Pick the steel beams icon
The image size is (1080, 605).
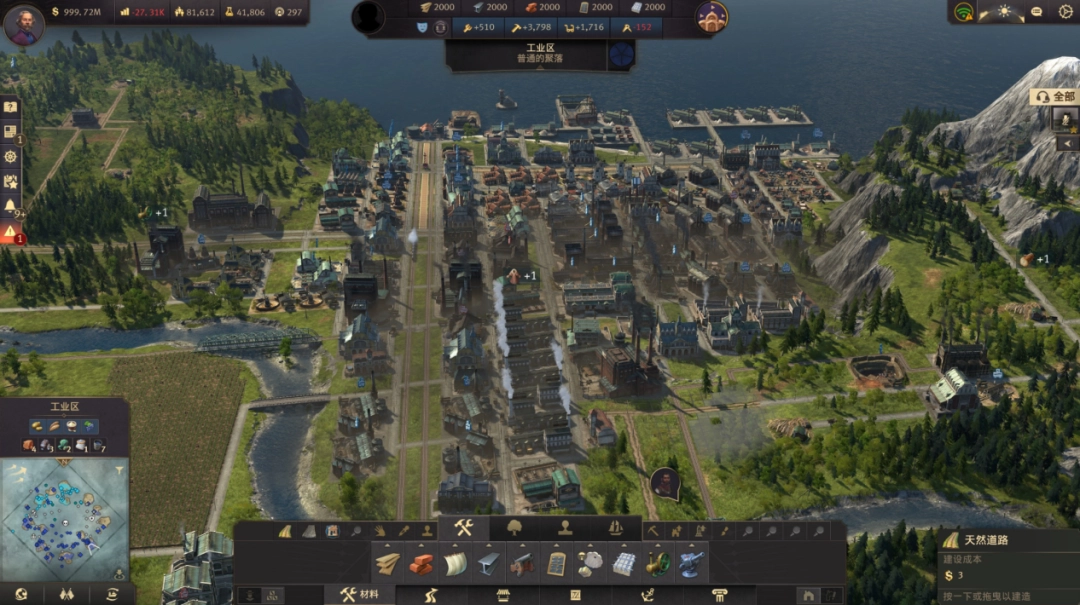pos(487,564)
